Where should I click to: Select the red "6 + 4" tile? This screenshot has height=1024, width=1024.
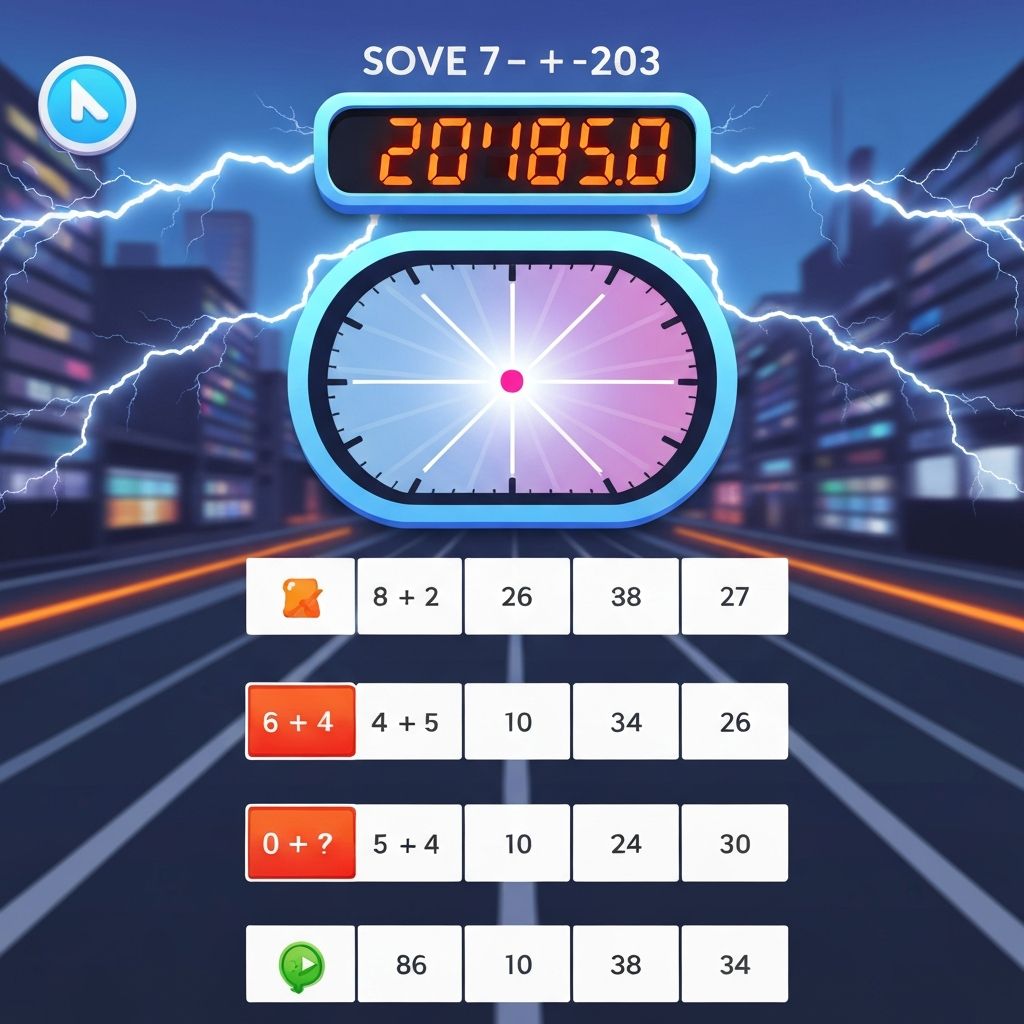coord(301,721)
